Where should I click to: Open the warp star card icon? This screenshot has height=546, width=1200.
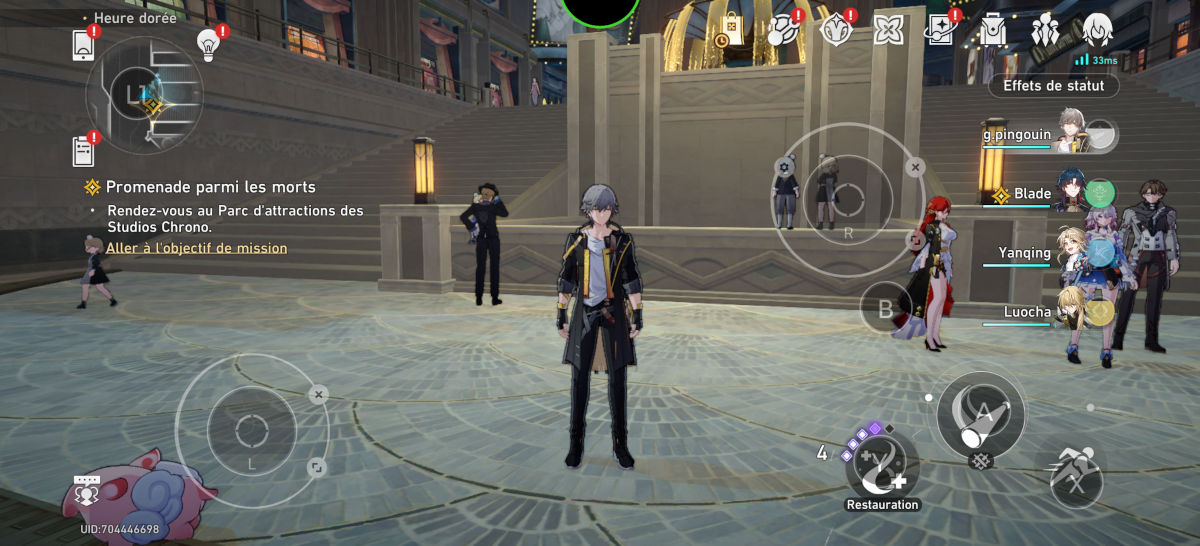pos(941,30)
